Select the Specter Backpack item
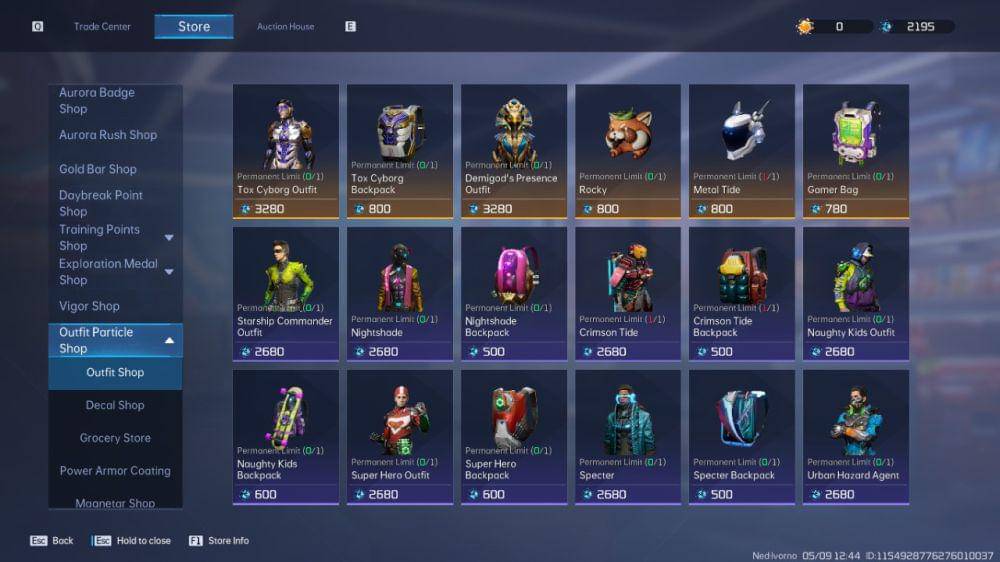Image resolution: width=1000 pixels, height=562 pixels. pos(742,436)
